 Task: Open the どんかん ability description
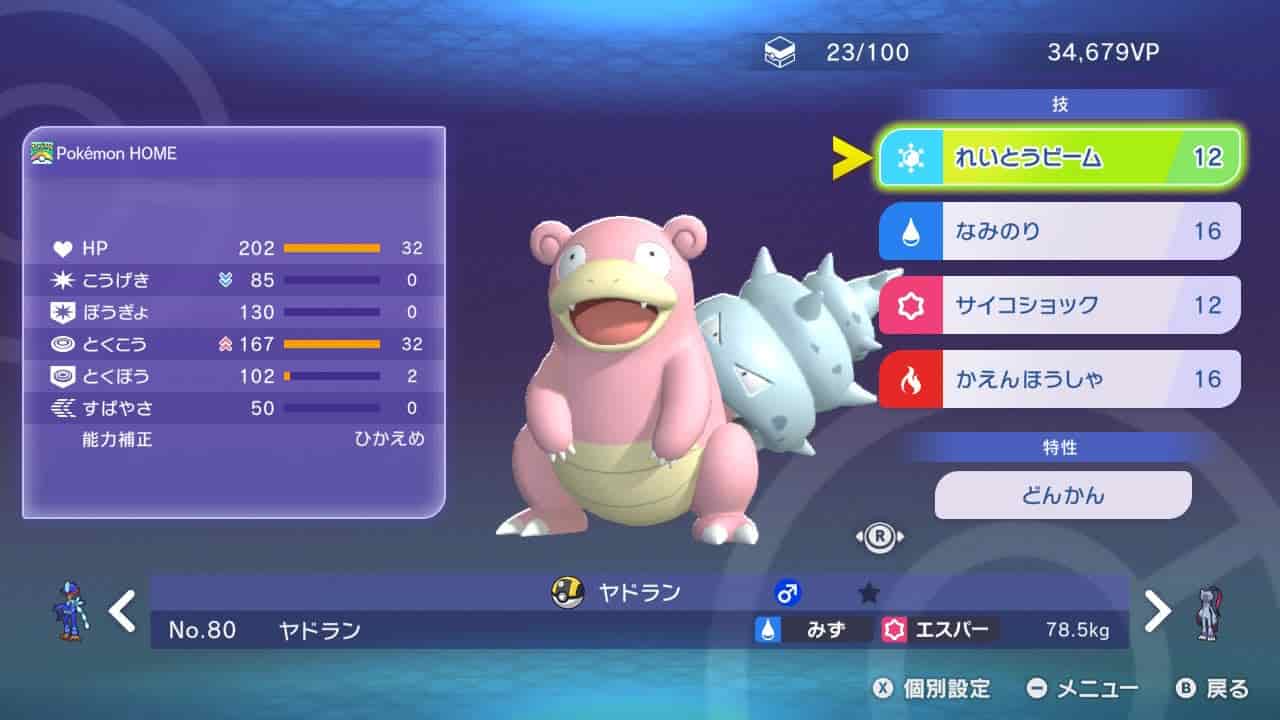point(1063,495)
